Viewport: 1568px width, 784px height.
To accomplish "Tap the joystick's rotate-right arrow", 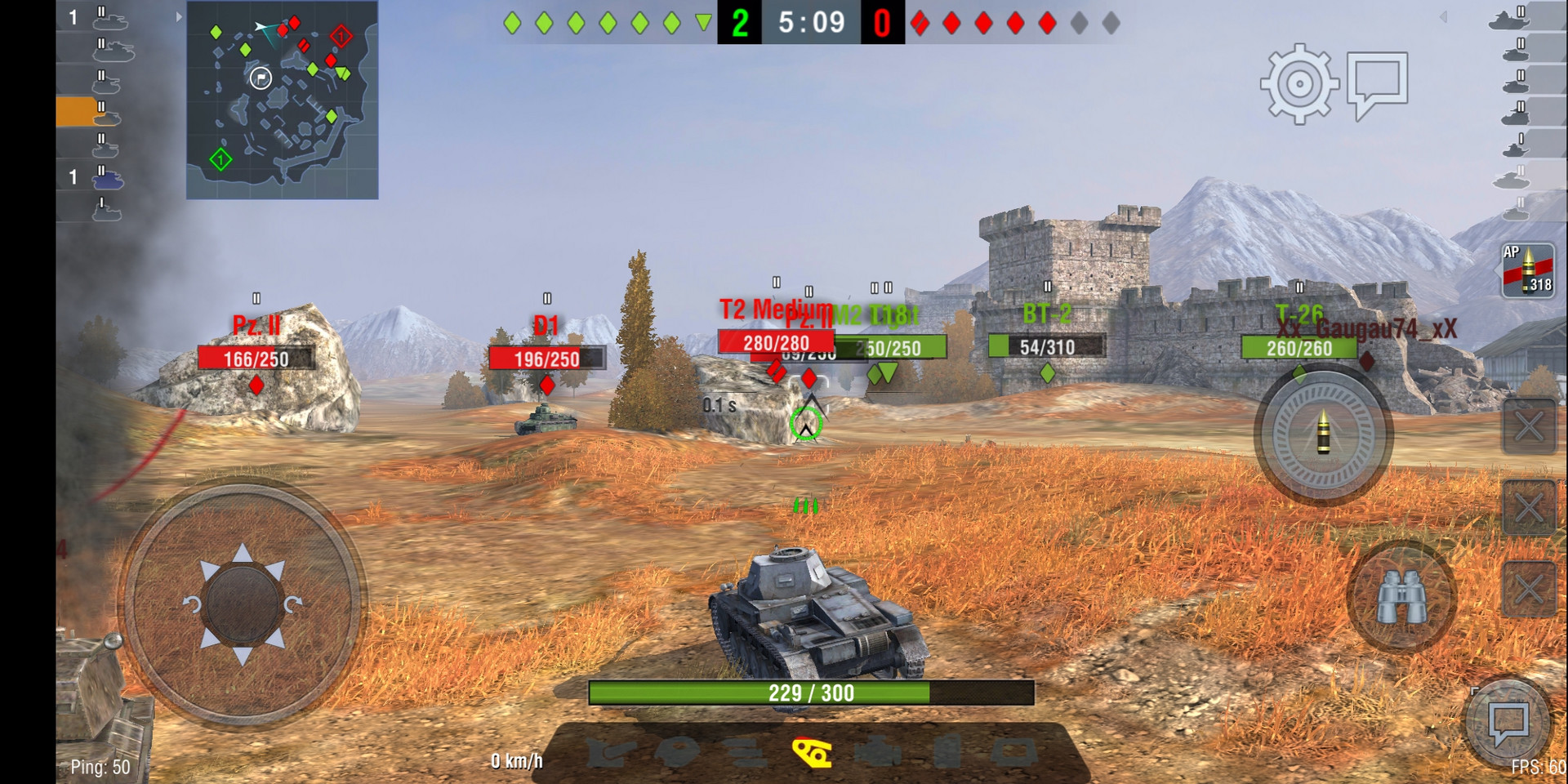I will (293, 605).
